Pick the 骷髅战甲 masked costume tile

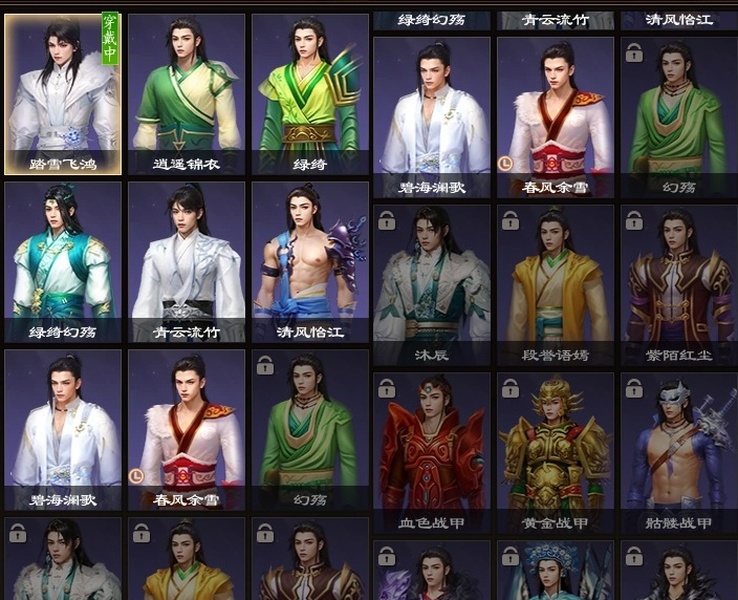coord(678,452)
